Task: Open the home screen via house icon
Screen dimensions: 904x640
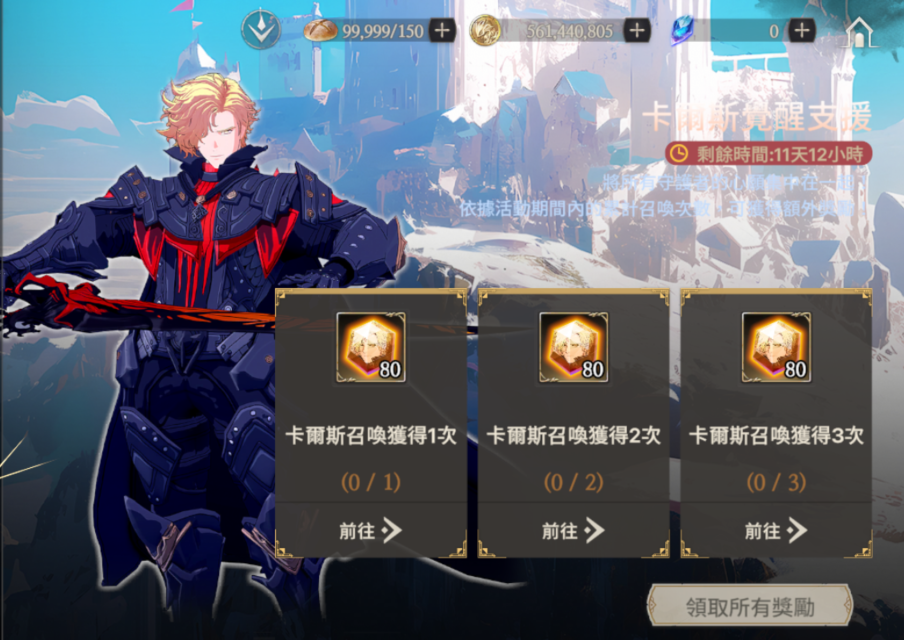Action: point(859,33)
